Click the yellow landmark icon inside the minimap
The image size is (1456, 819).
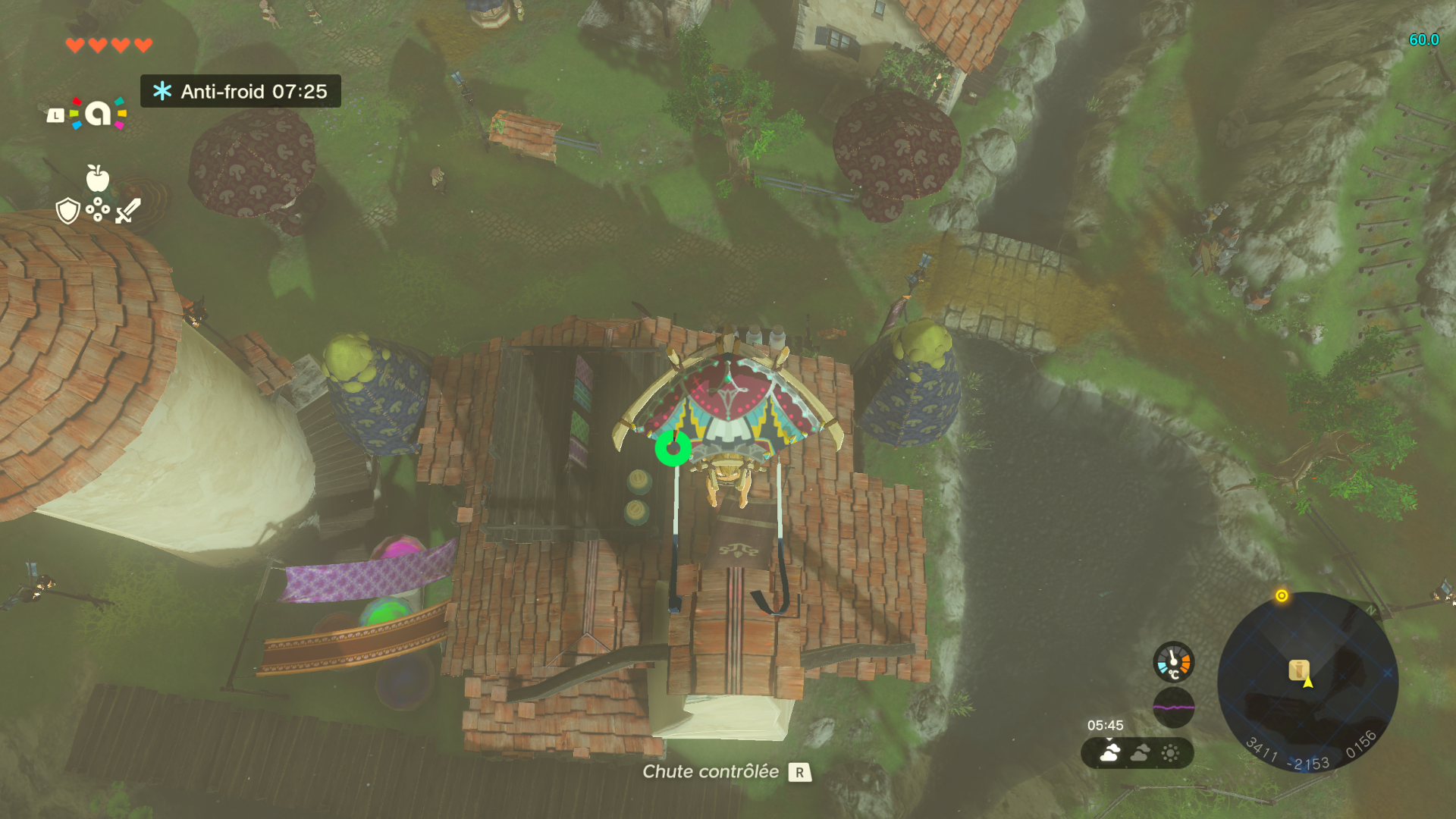click(1298, 670)
